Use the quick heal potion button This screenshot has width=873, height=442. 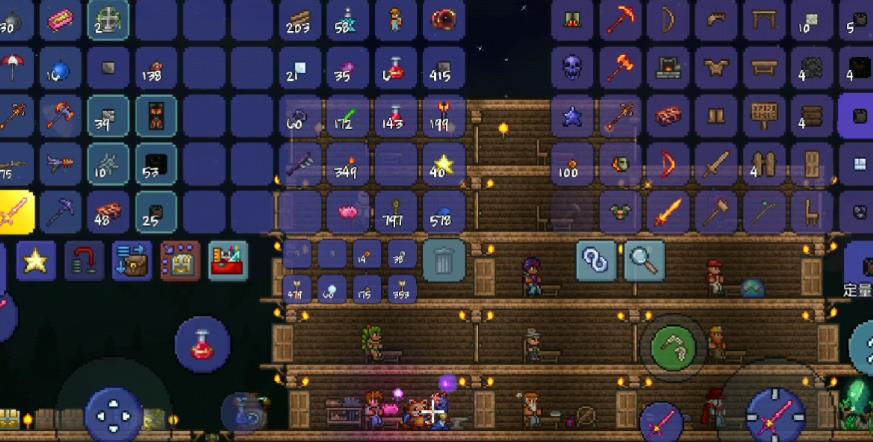pos(203,343)
